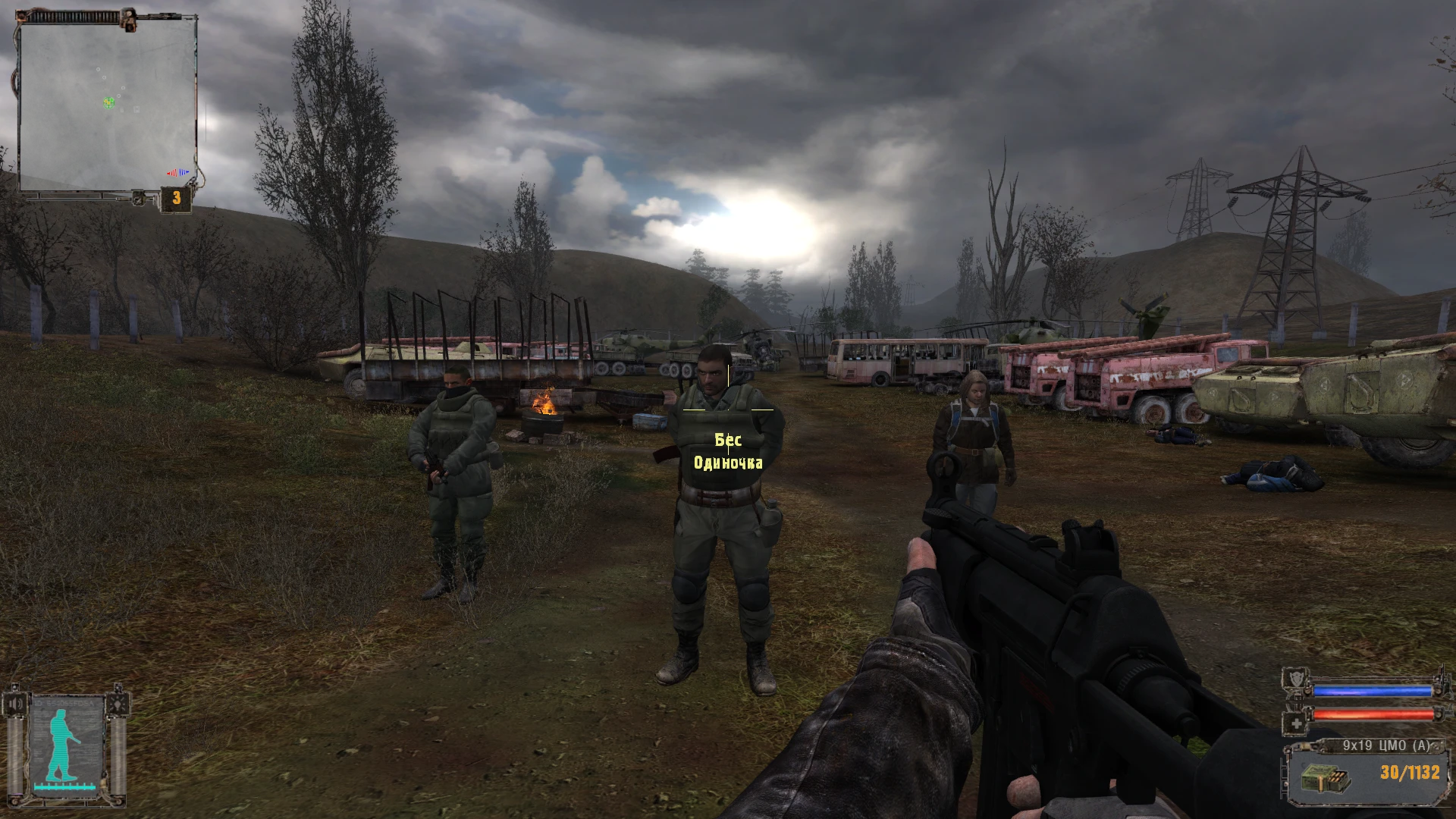Click the ammo count 30/1132

click(1410, 771)
